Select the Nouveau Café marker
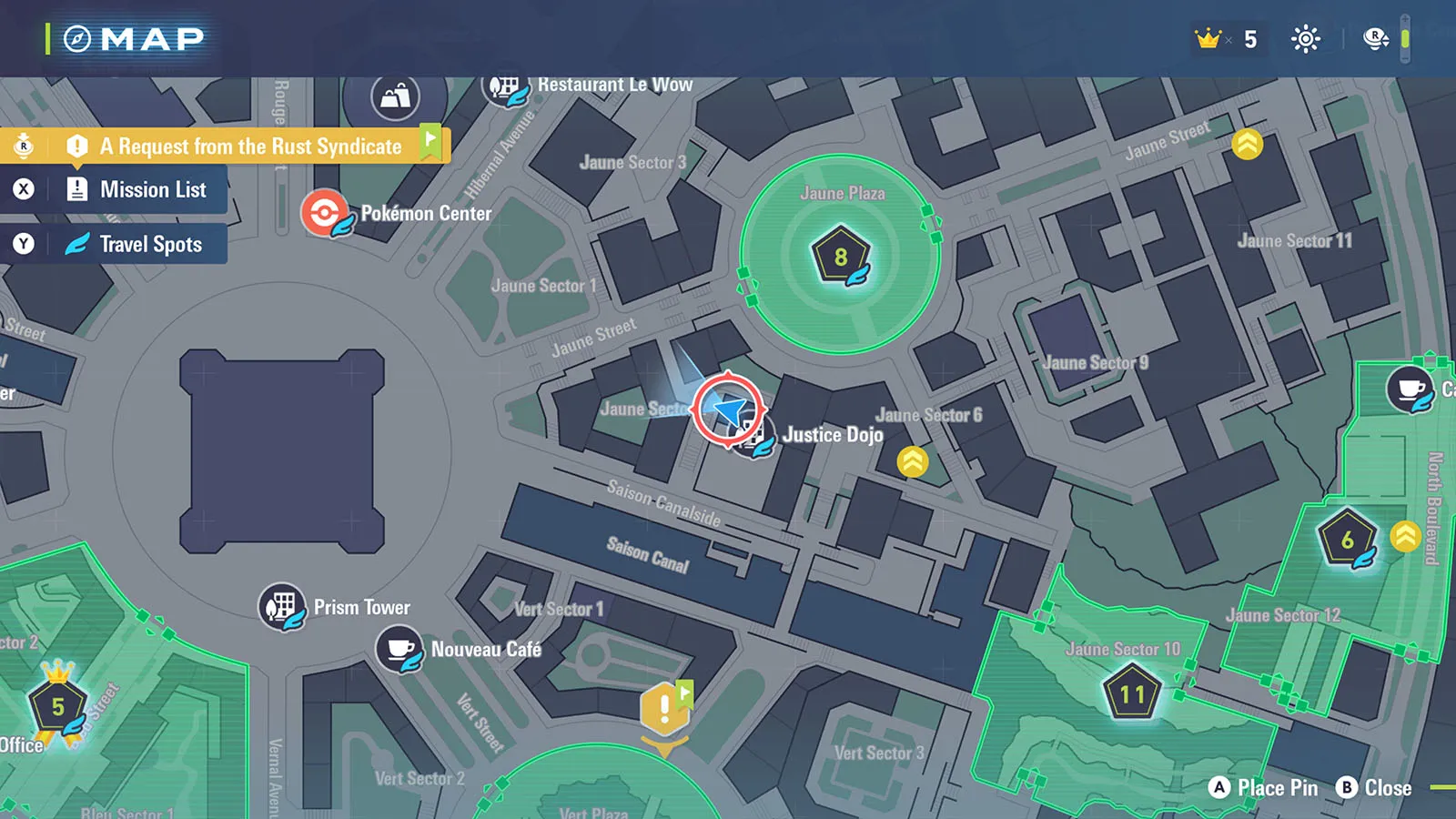1456x819 pixels. click(399, 650)
